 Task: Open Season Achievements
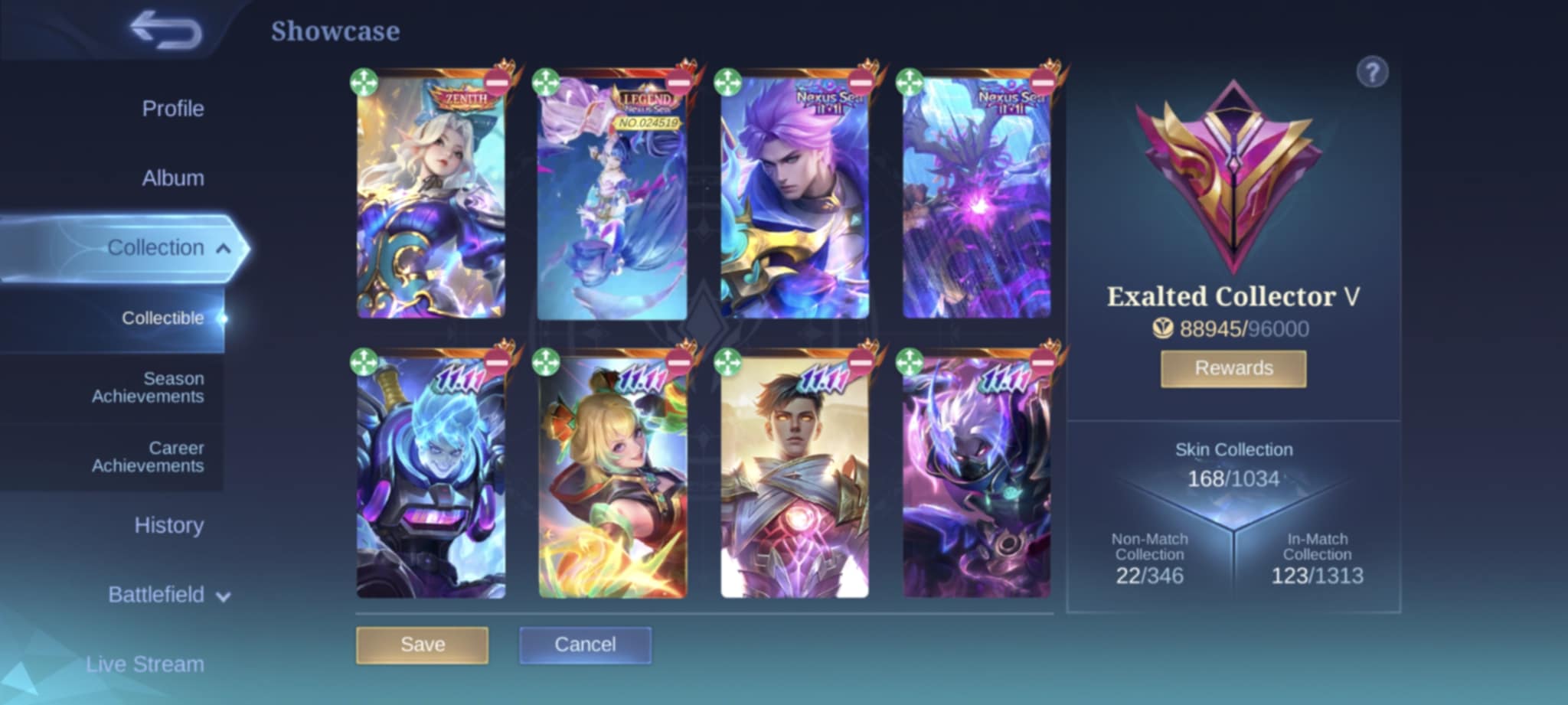click(148, 387)
